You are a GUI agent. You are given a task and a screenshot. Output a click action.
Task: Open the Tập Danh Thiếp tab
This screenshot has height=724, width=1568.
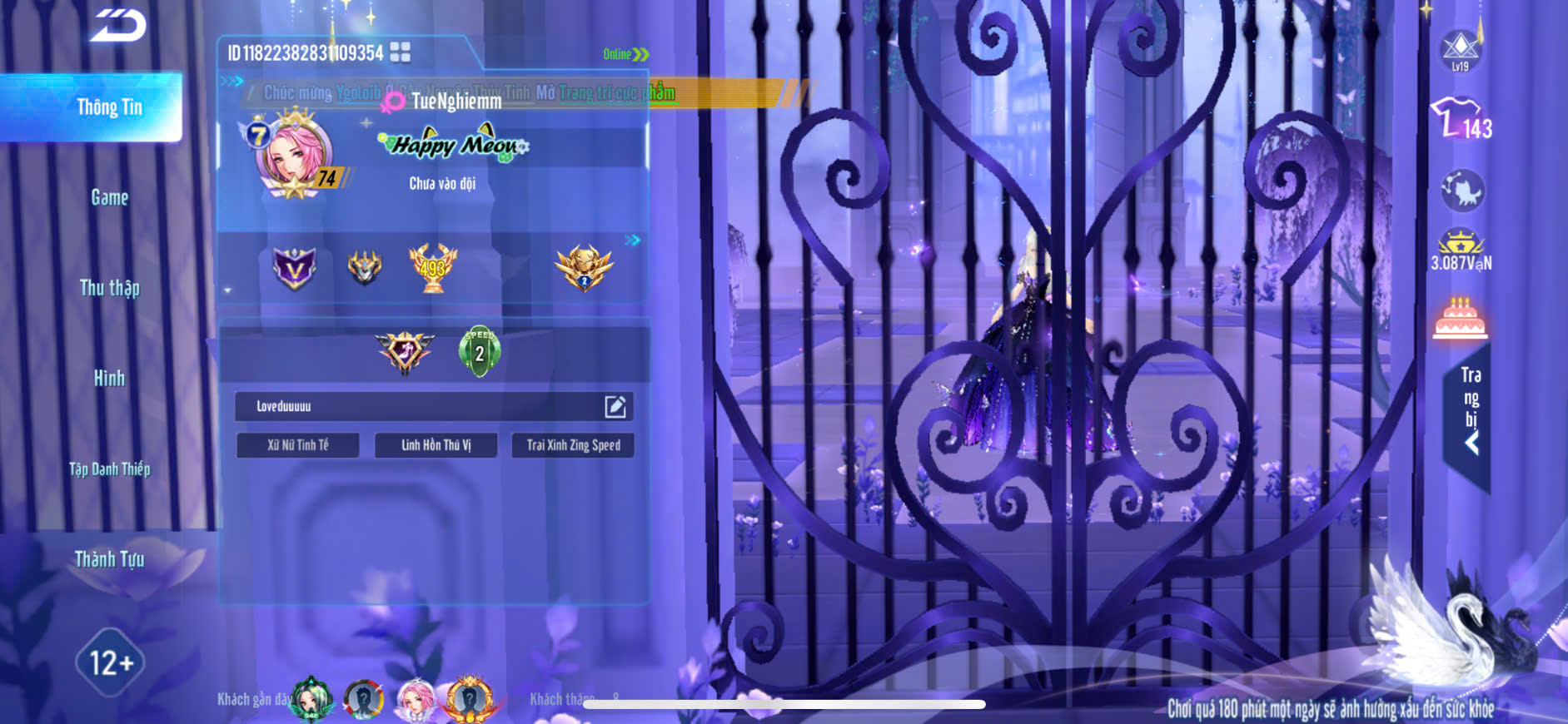click(109, 469)
